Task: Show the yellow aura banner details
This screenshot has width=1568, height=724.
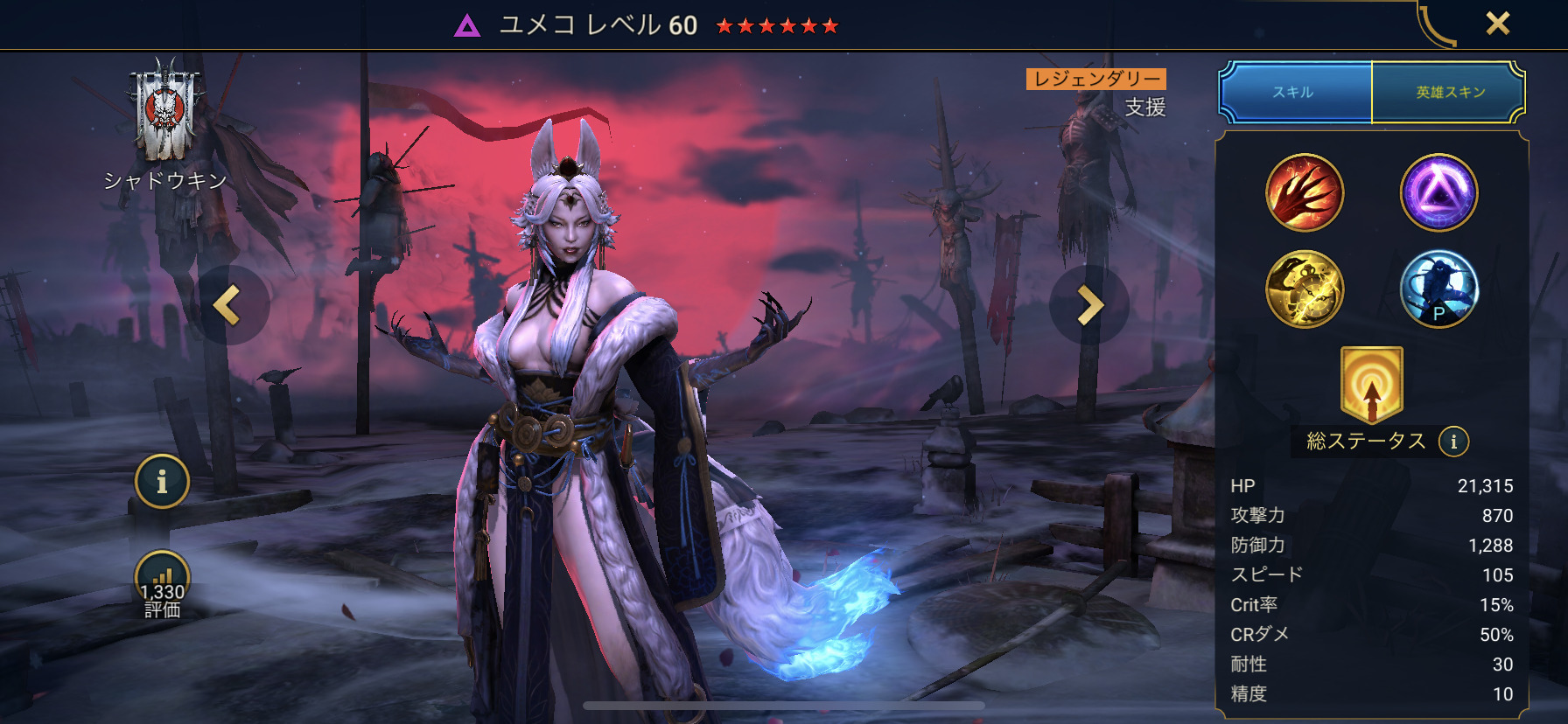Action: [x=1371, y=384]
